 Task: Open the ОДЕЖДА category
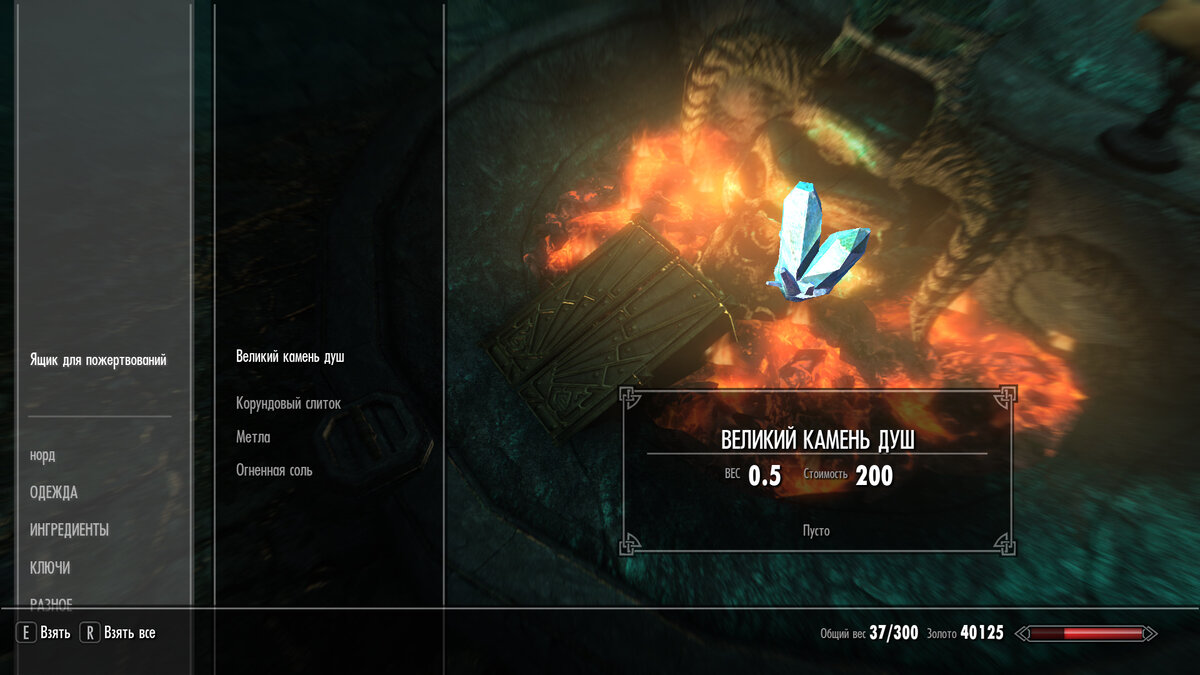click(54, 493)
